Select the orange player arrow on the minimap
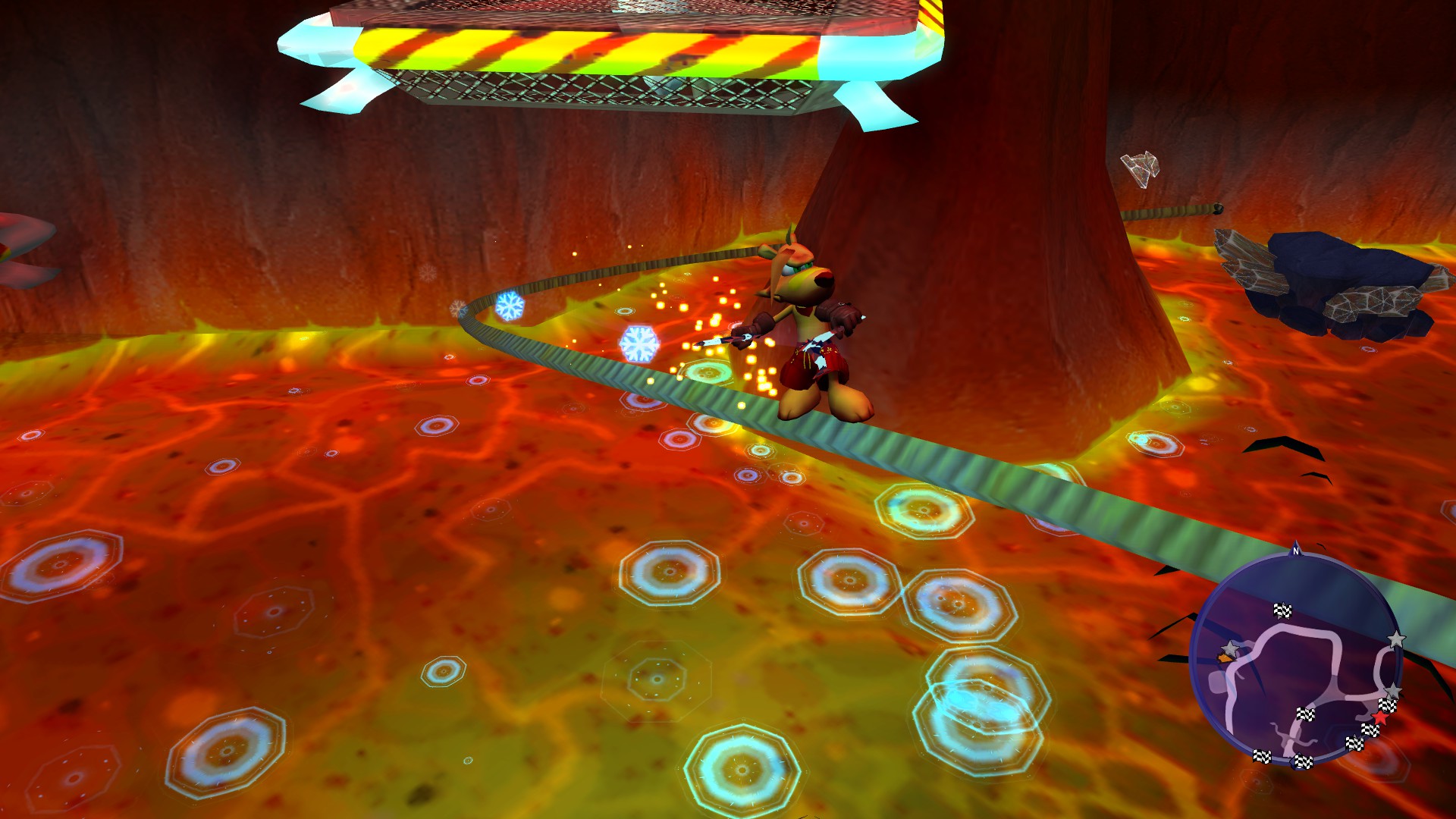This screenshot has height=819, width=1456. coord(1225,657)
